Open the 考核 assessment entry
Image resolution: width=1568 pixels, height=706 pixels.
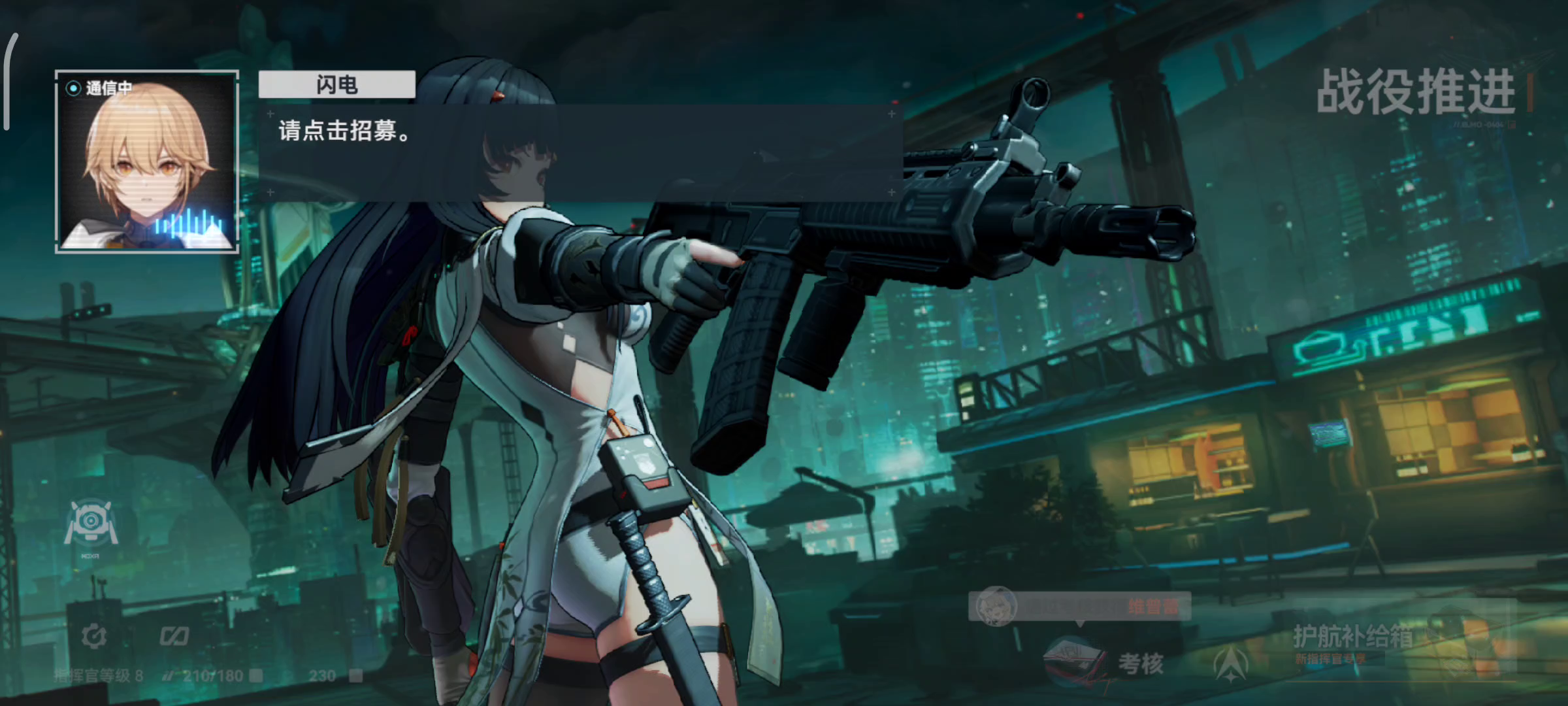click(1105, 662)
